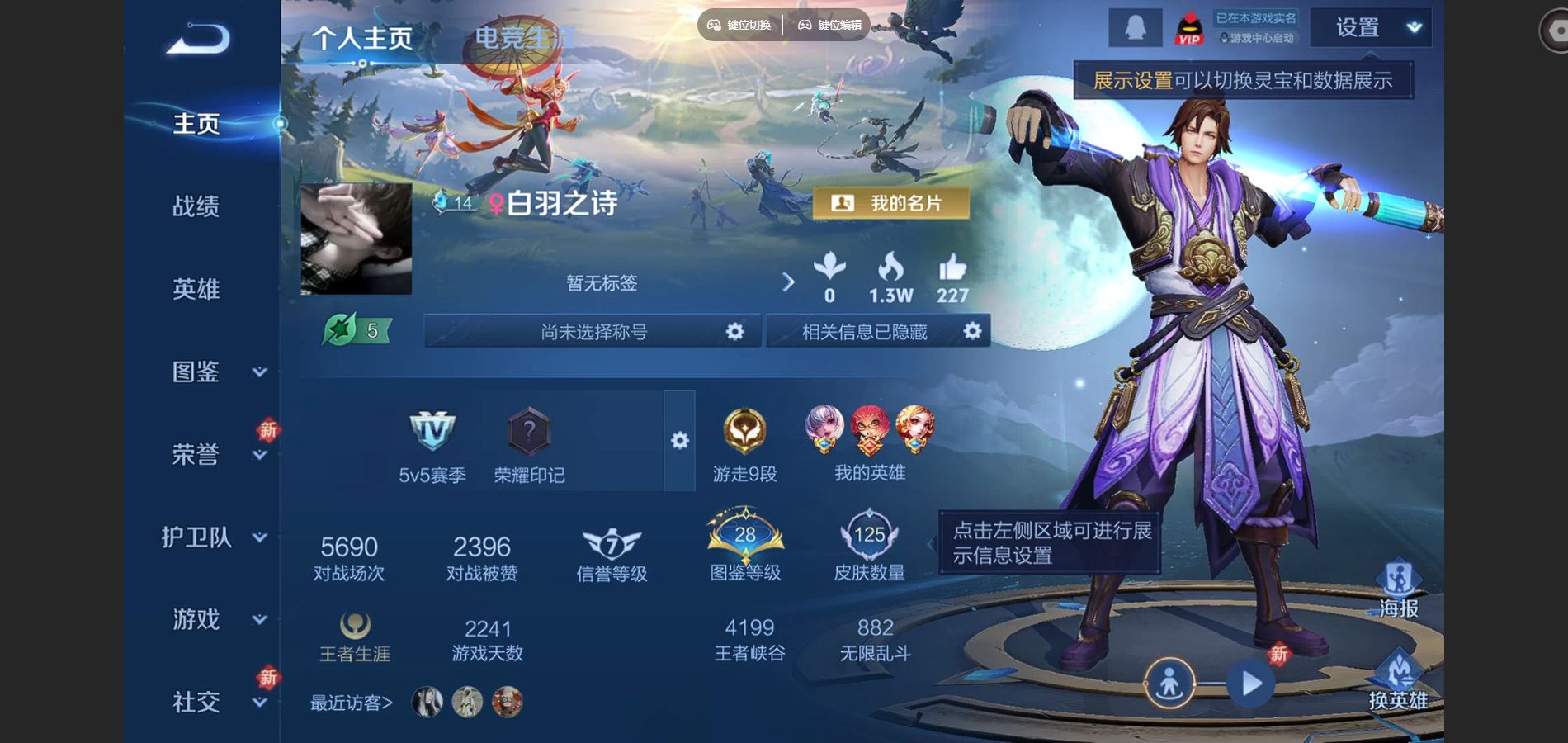This screenshot has height=743, width=1568.
Task: Open the 社交 social menu
Action: 213,702
